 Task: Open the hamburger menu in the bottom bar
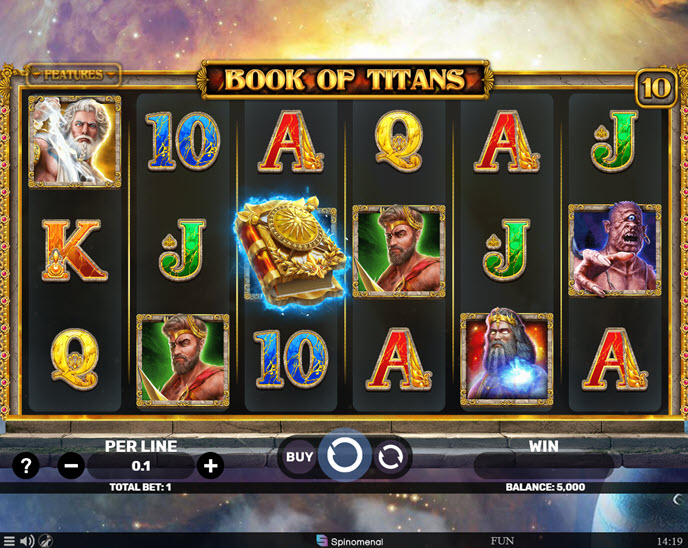[8, 540]
